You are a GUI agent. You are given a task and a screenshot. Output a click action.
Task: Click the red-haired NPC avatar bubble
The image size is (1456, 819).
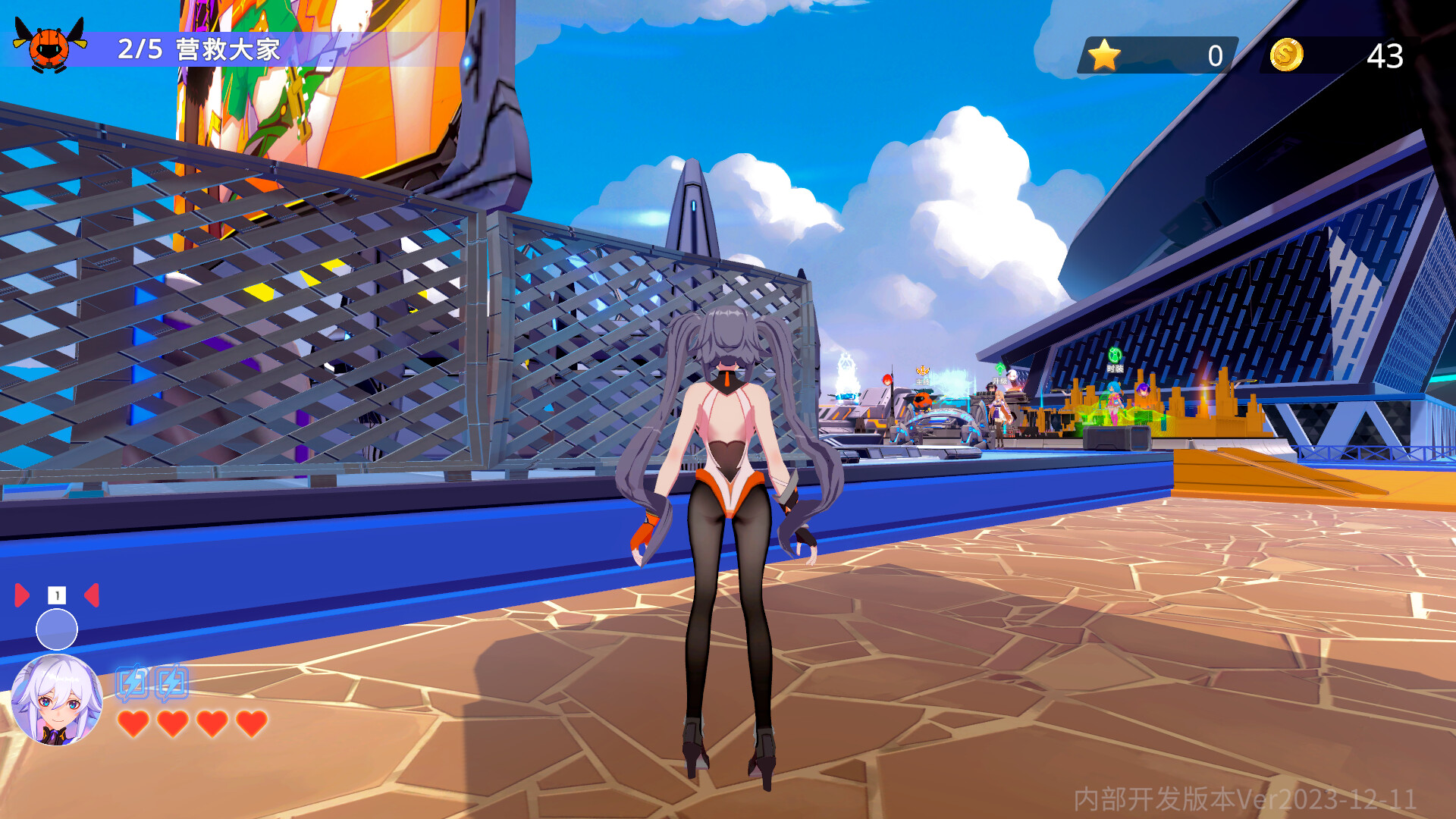pos(886,380)
